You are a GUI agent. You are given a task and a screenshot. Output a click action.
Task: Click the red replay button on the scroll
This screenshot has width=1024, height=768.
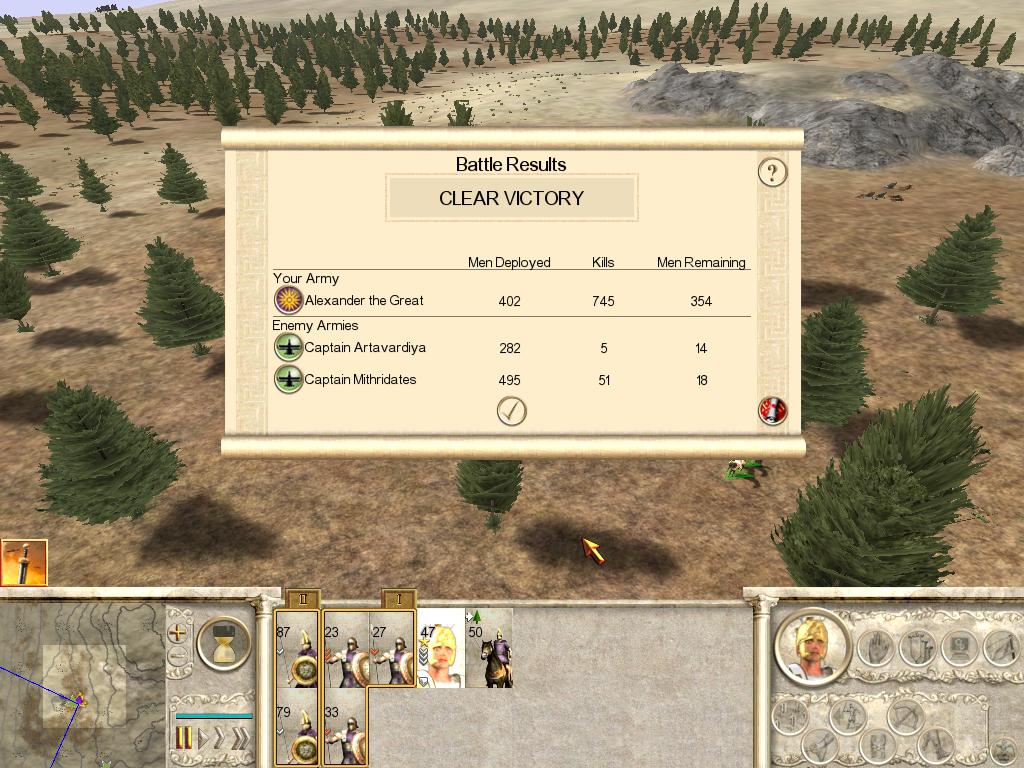point(772,411)
